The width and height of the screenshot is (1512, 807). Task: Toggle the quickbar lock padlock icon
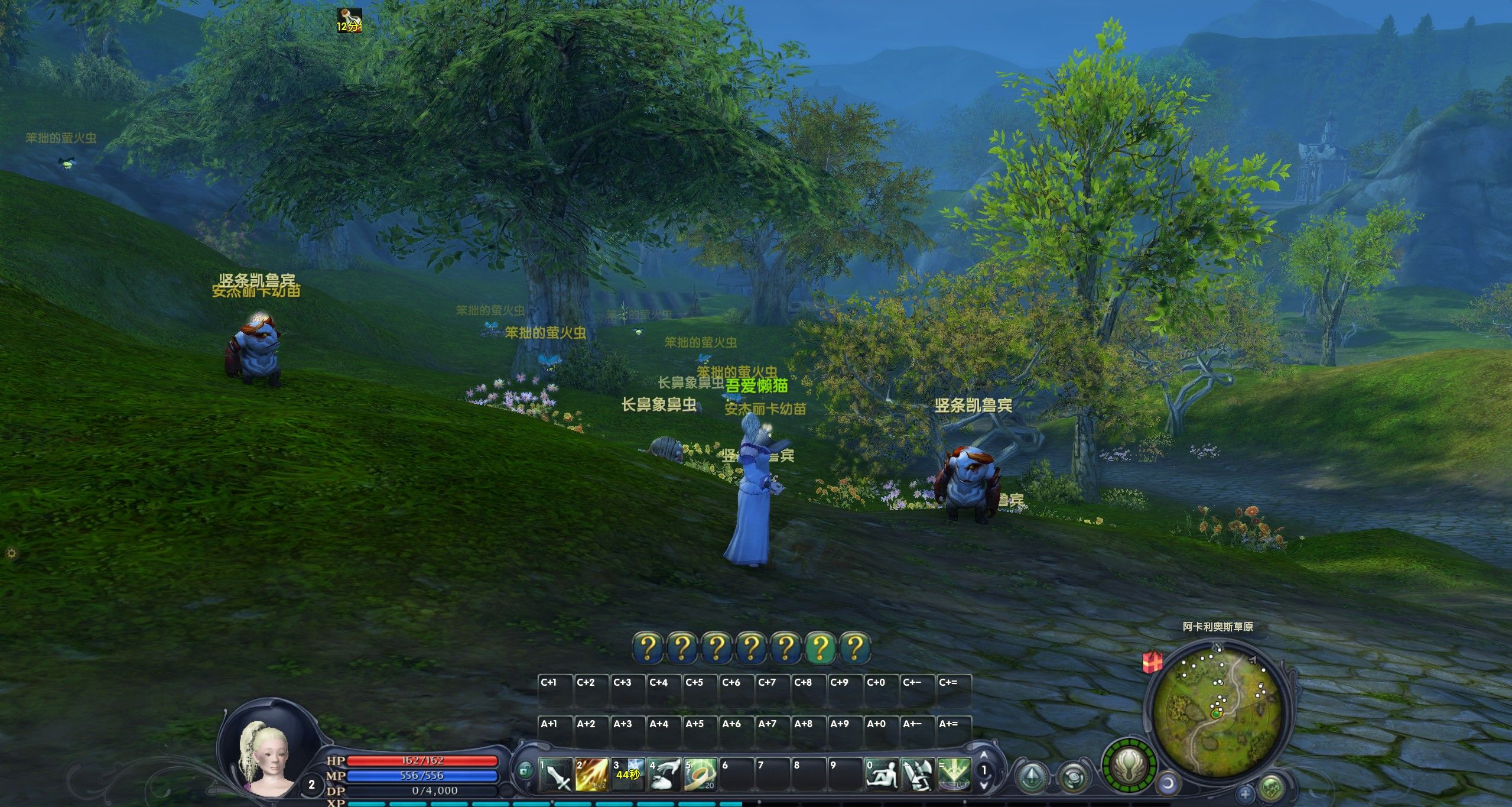pyautogui.click(x=524, y=770)
